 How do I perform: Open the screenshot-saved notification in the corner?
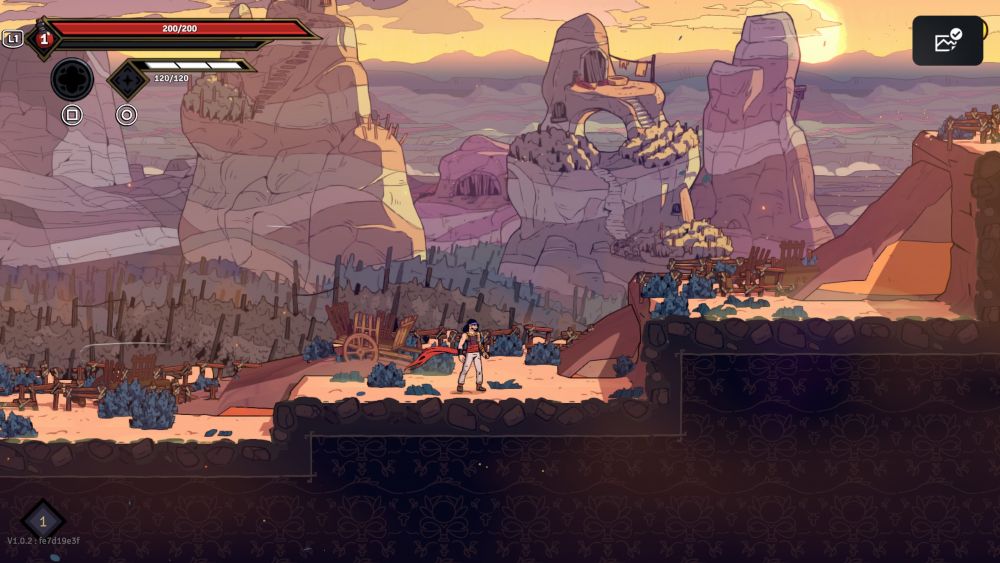click(947, 41)
